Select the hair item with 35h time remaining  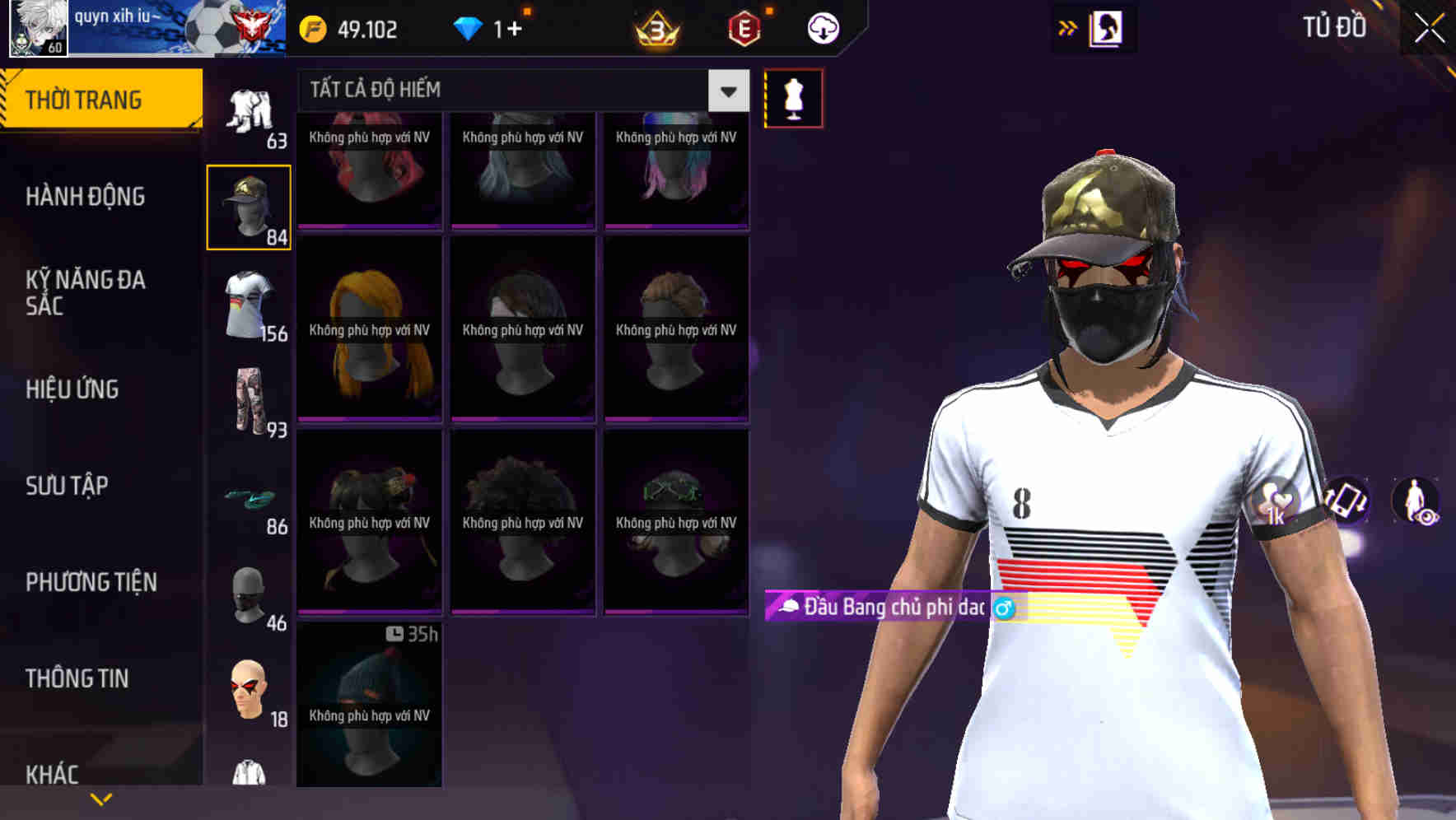[368, 708]
